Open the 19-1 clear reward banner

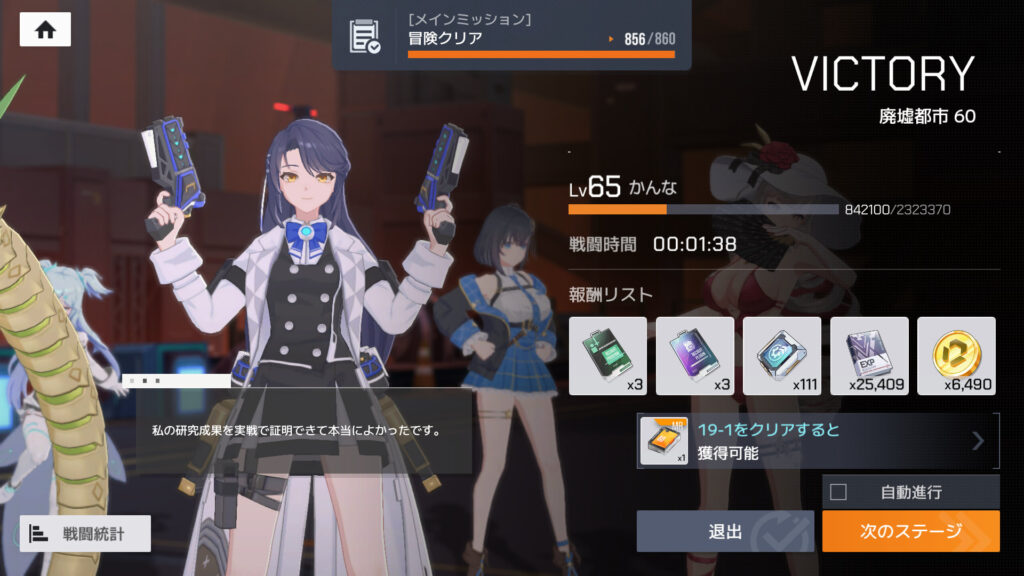(818, 441)
